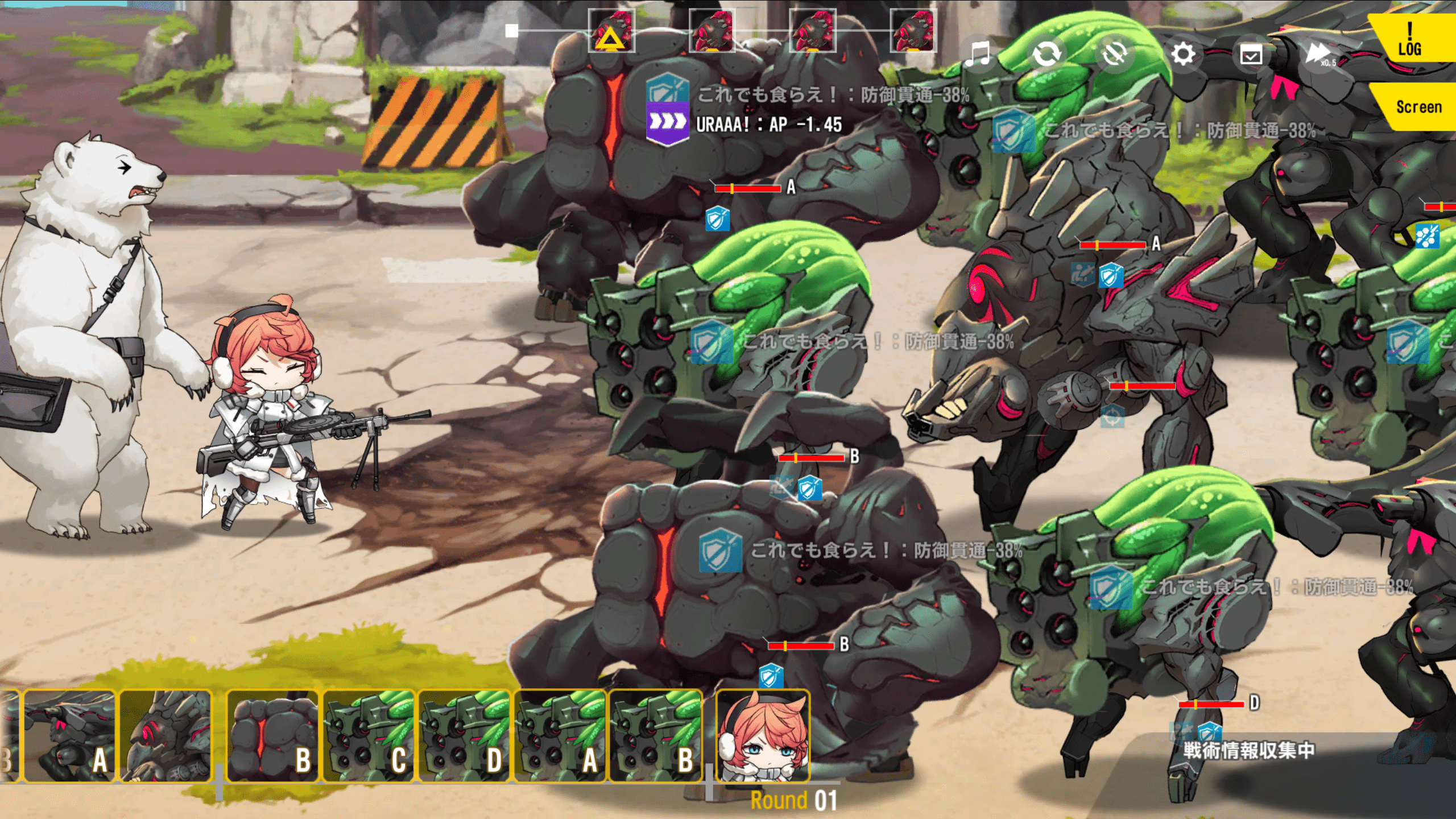The height and width of the screenshot is (819, 1456).
Task: Toggle the crossed-out sword cycle icon
Action: click(1114, 55)
